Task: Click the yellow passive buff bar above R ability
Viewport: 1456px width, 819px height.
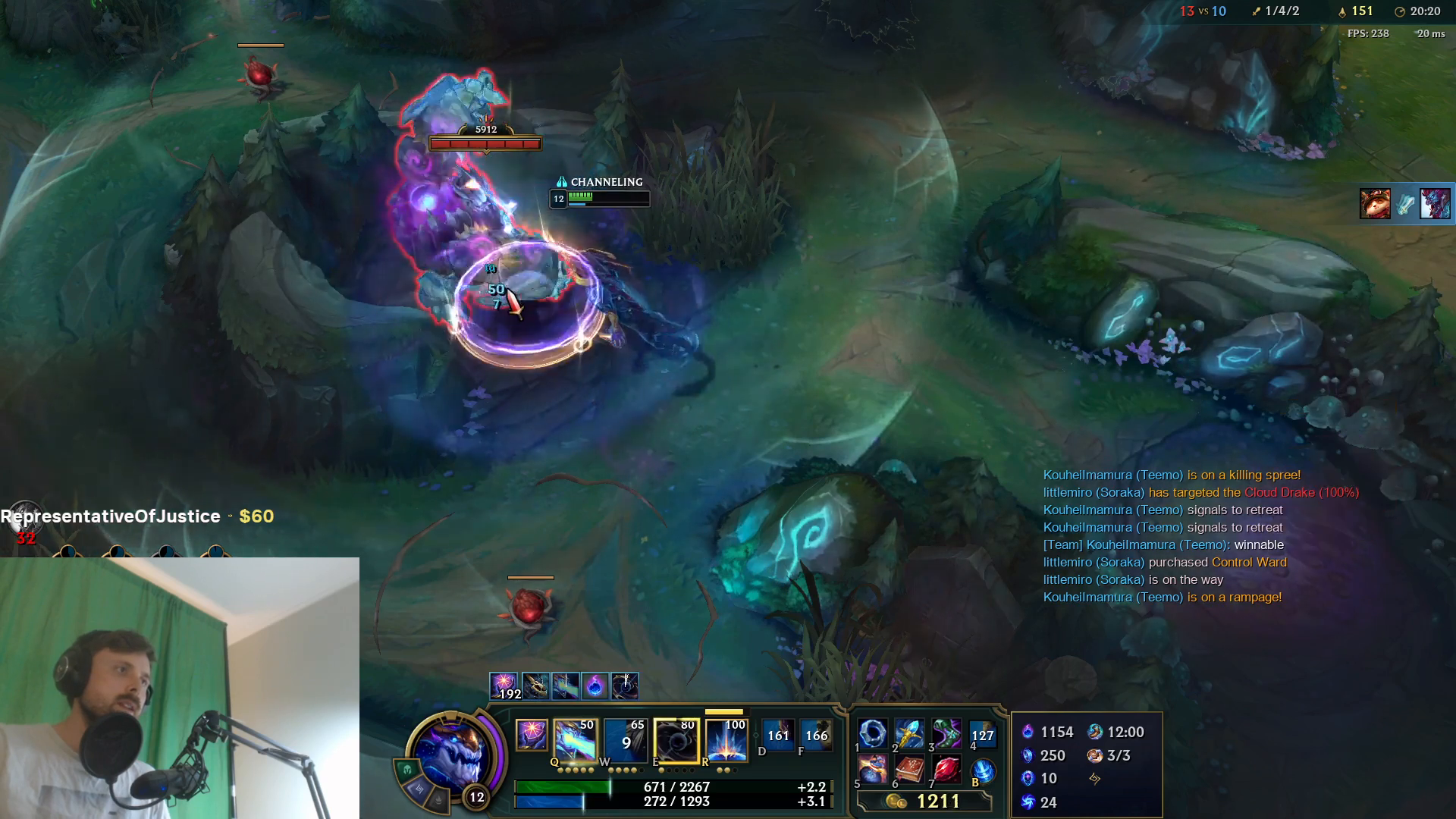Action: (723, 711)
